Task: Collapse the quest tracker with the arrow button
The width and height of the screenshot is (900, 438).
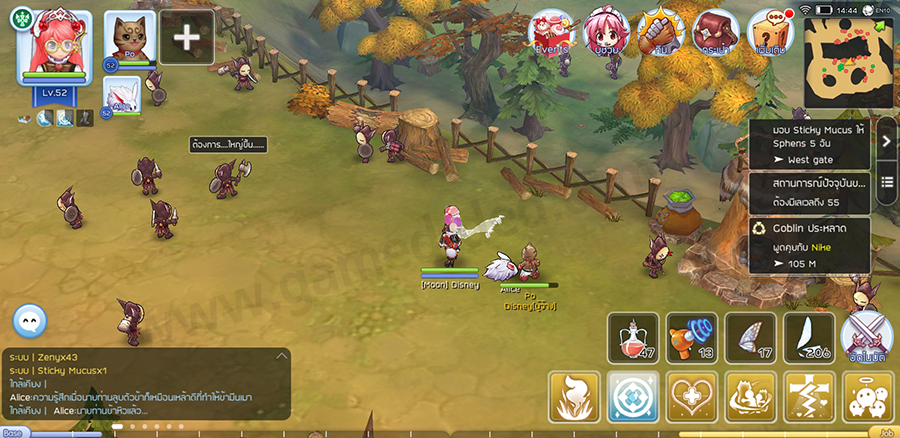Action: [x=886, y=142]
